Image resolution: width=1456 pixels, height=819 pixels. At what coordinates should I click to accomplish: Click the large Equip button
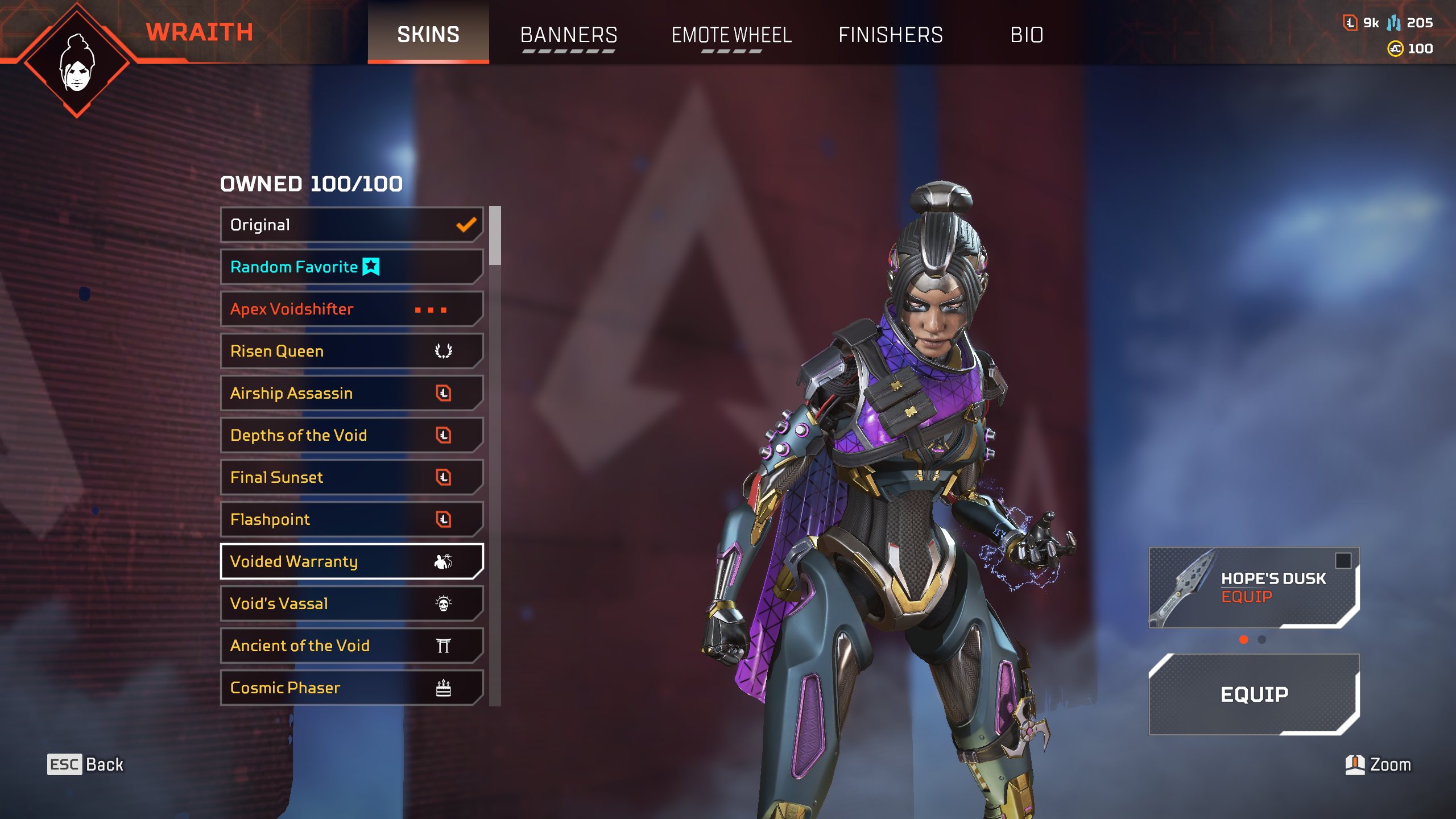(x=1254, y=694)
